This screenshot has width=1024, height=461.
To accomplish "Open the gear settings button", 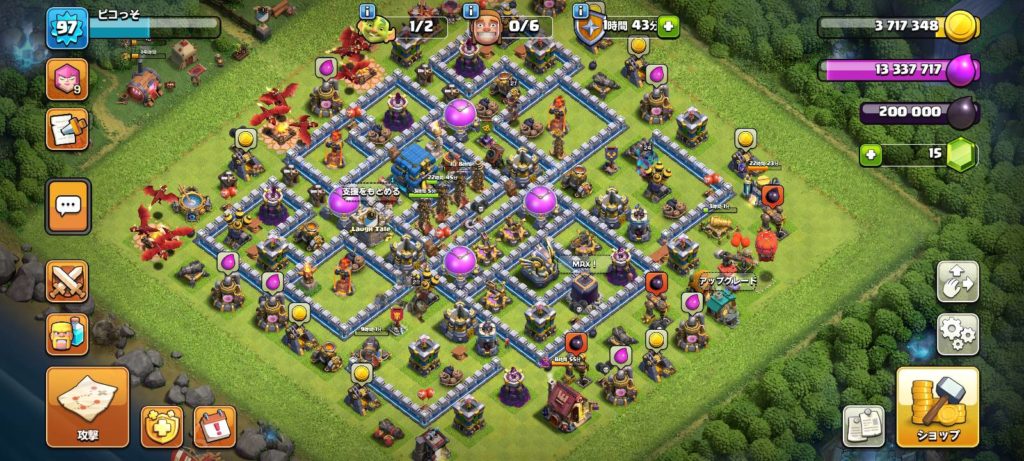I will coord(957,334).
